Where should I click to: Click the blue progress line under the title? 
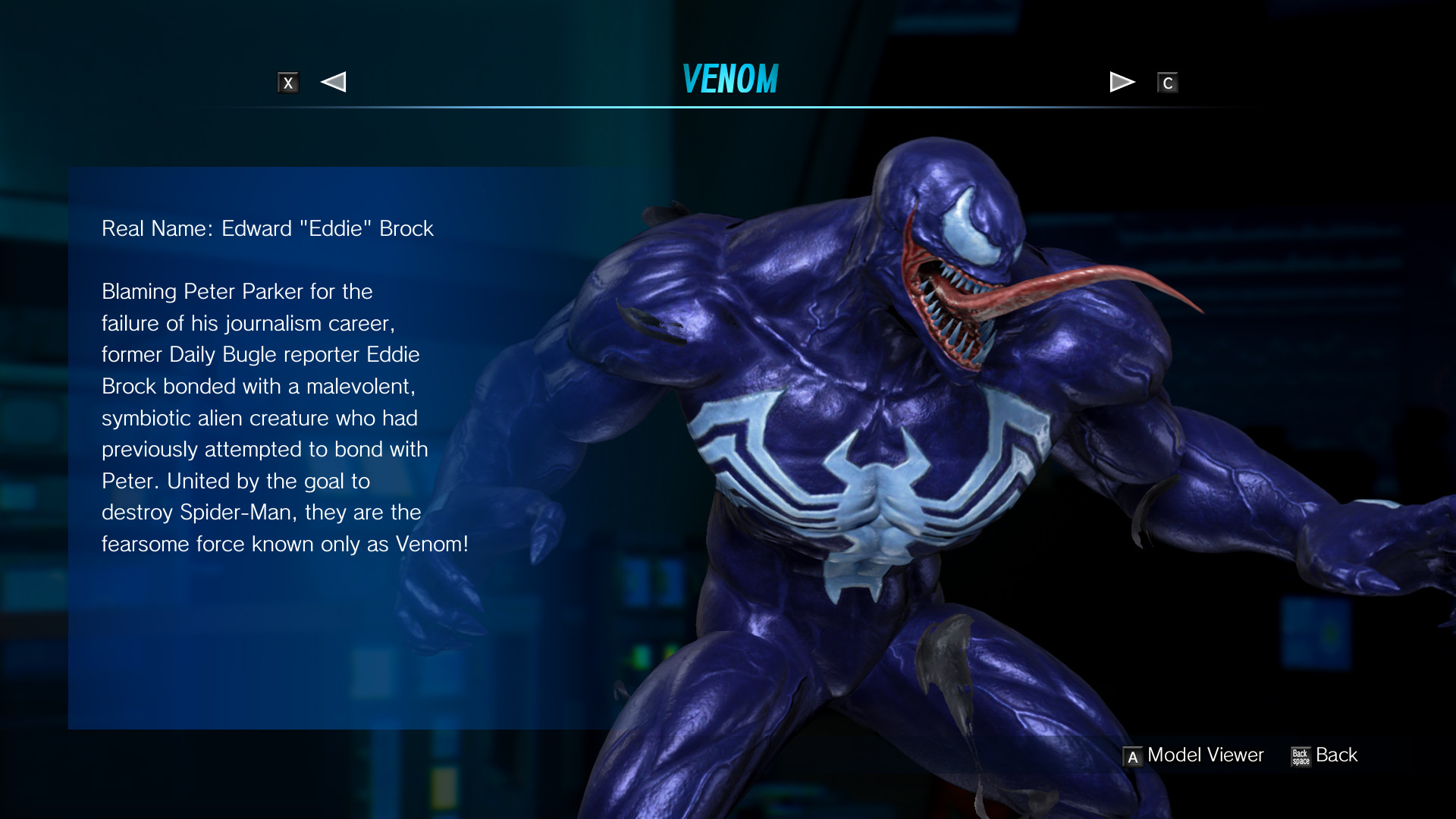728,106
